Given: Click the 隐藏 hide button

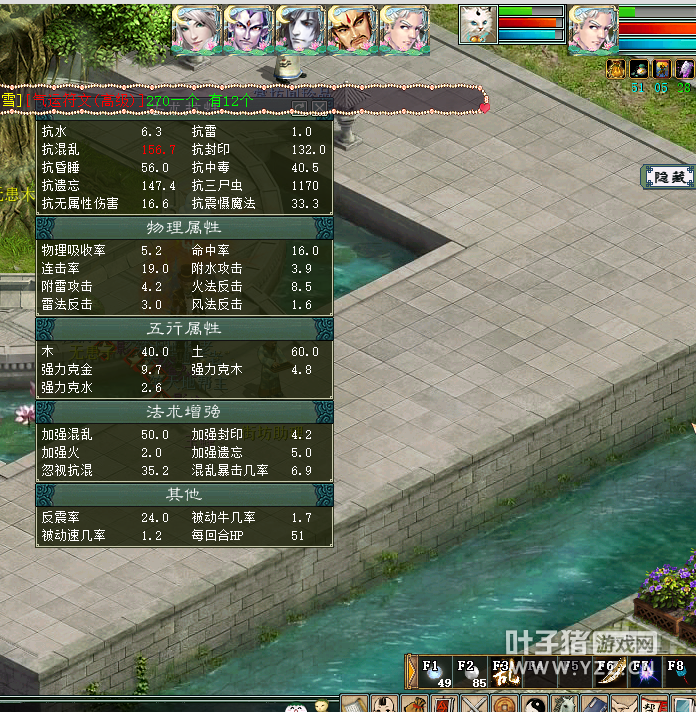Looking at the screenshot, I should click(669, 177).
